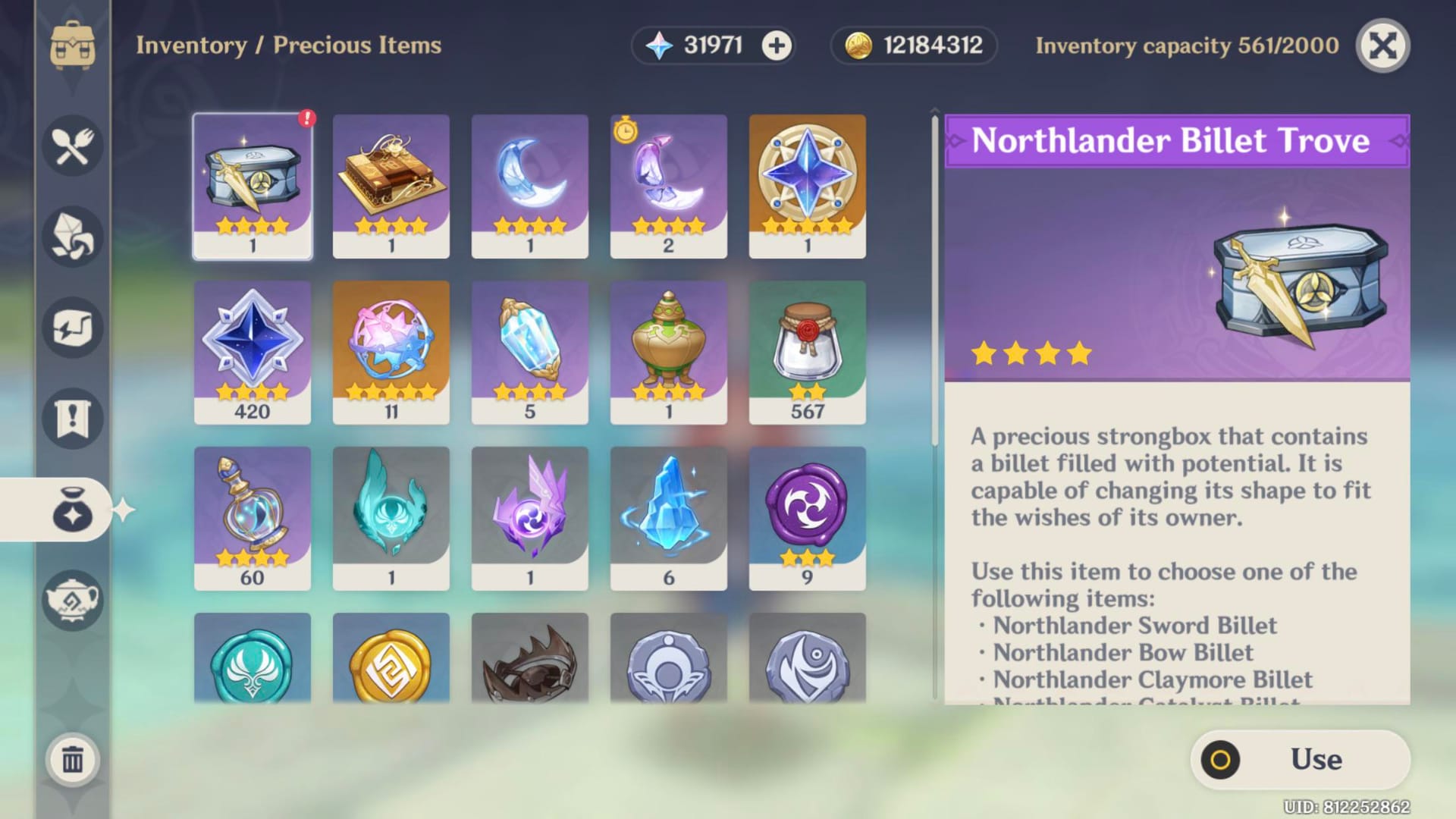Select the Precious Items pouch icon
Screen dimensions: 1456x819
(x=72, y=510)
